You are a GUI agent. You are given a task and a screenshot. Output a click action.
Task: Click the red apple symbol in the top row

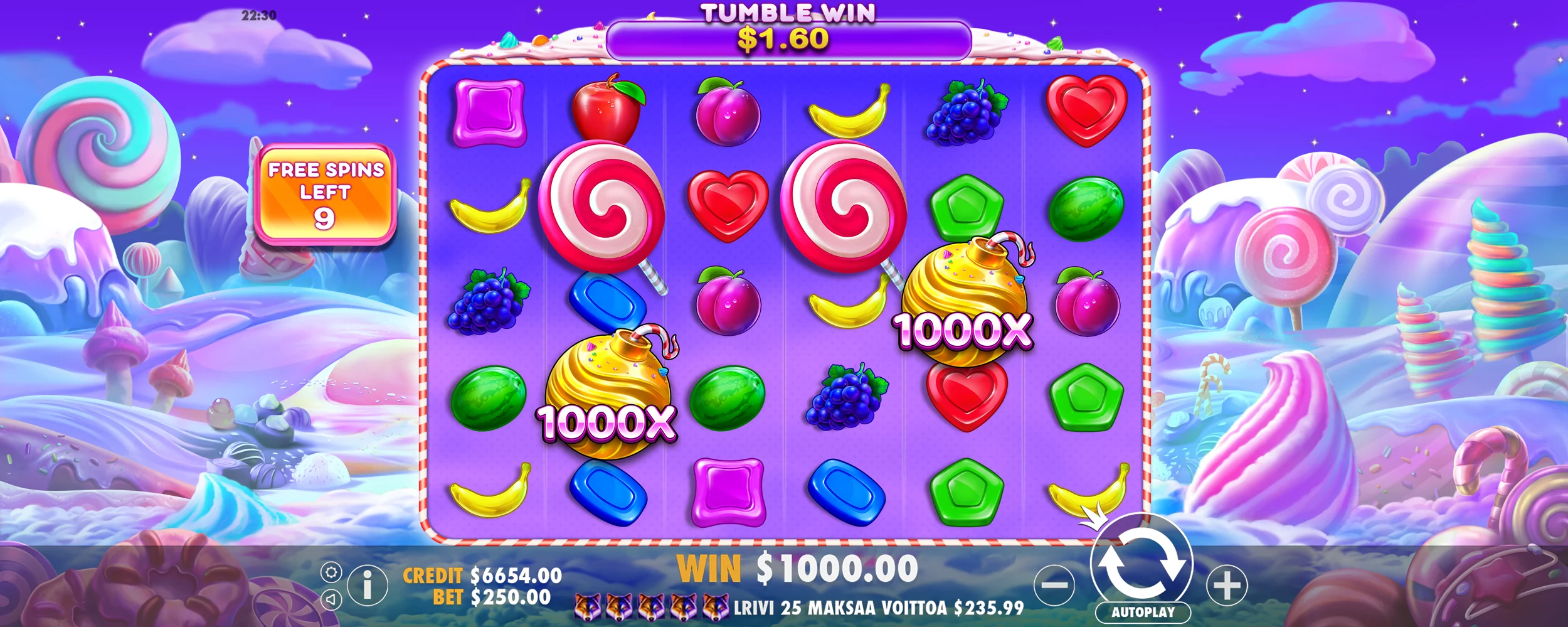pyautogui.click(x=606, y=109)
